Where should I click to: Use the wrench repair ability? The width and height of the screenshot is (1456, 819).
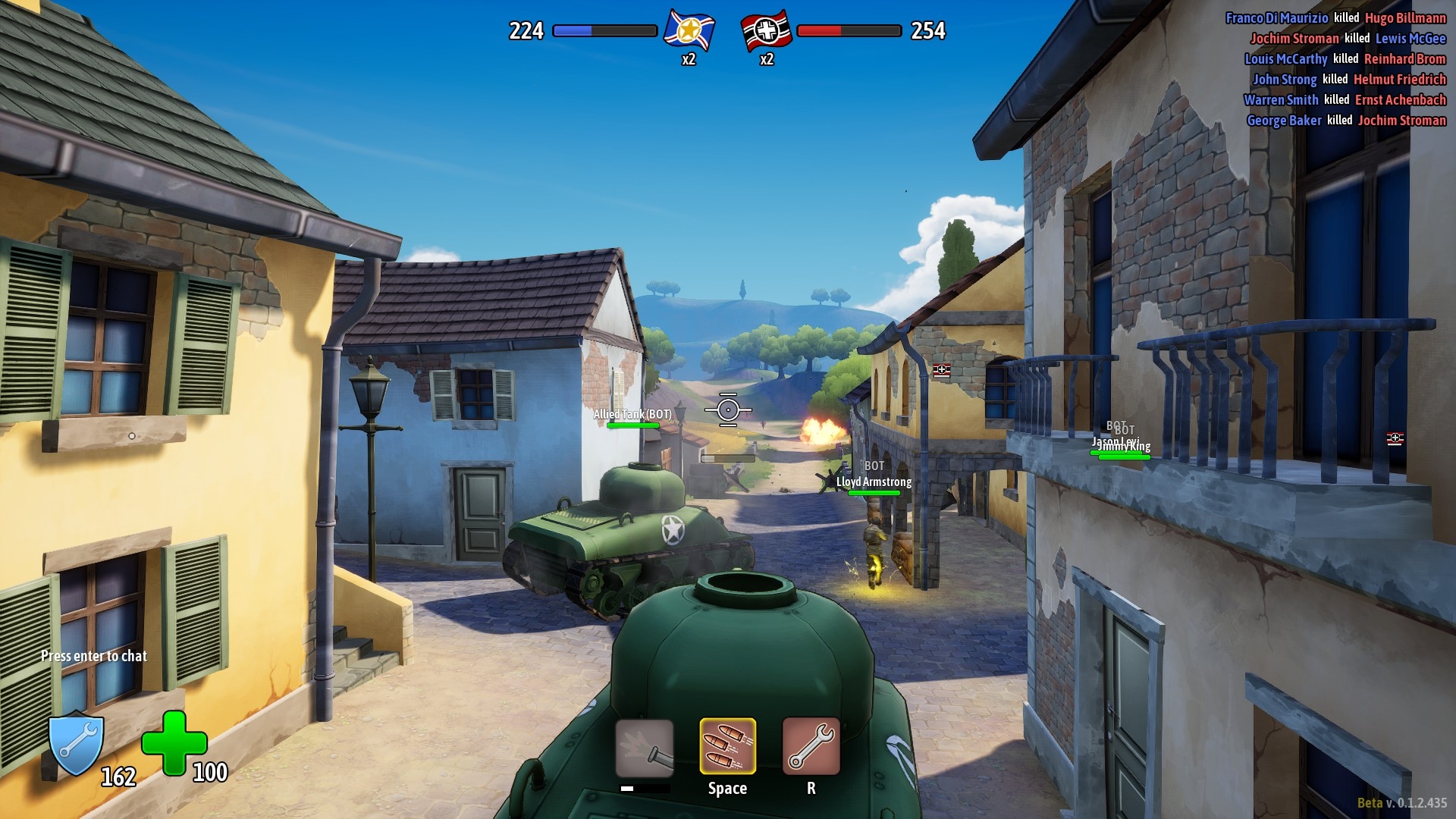click(811, 746)
